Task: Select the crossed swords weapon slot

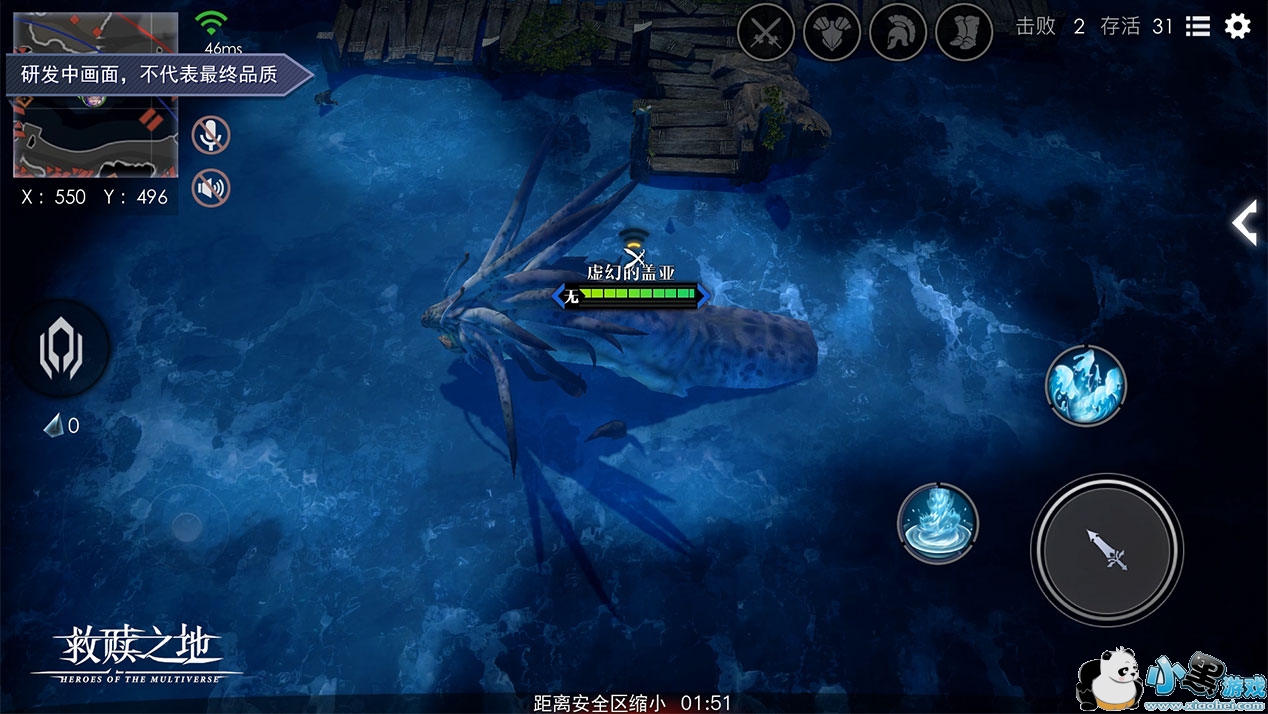Action: click(766, 33)
